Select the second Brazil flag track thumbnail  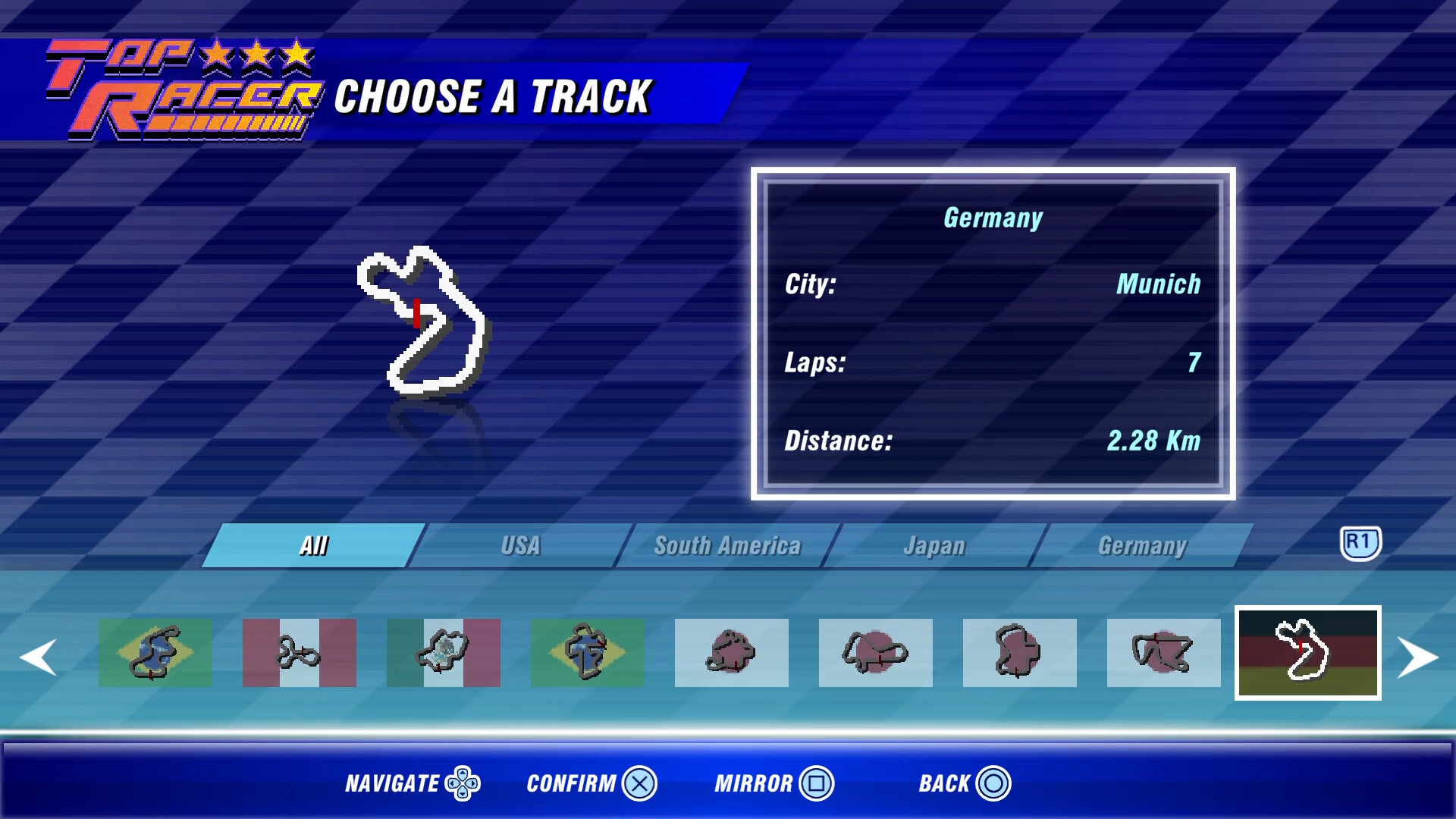click(x=588, y=653)
